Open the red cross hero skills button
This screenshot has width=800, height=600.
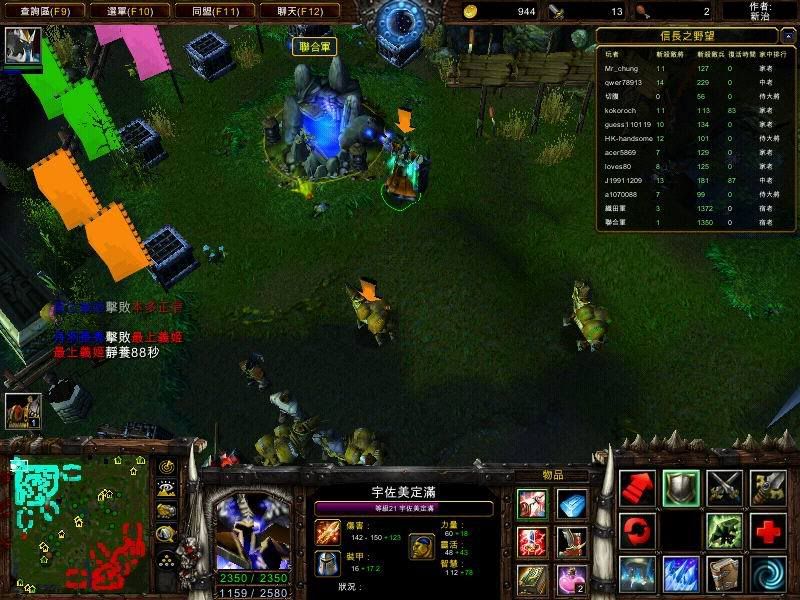(x=768, y=531)
